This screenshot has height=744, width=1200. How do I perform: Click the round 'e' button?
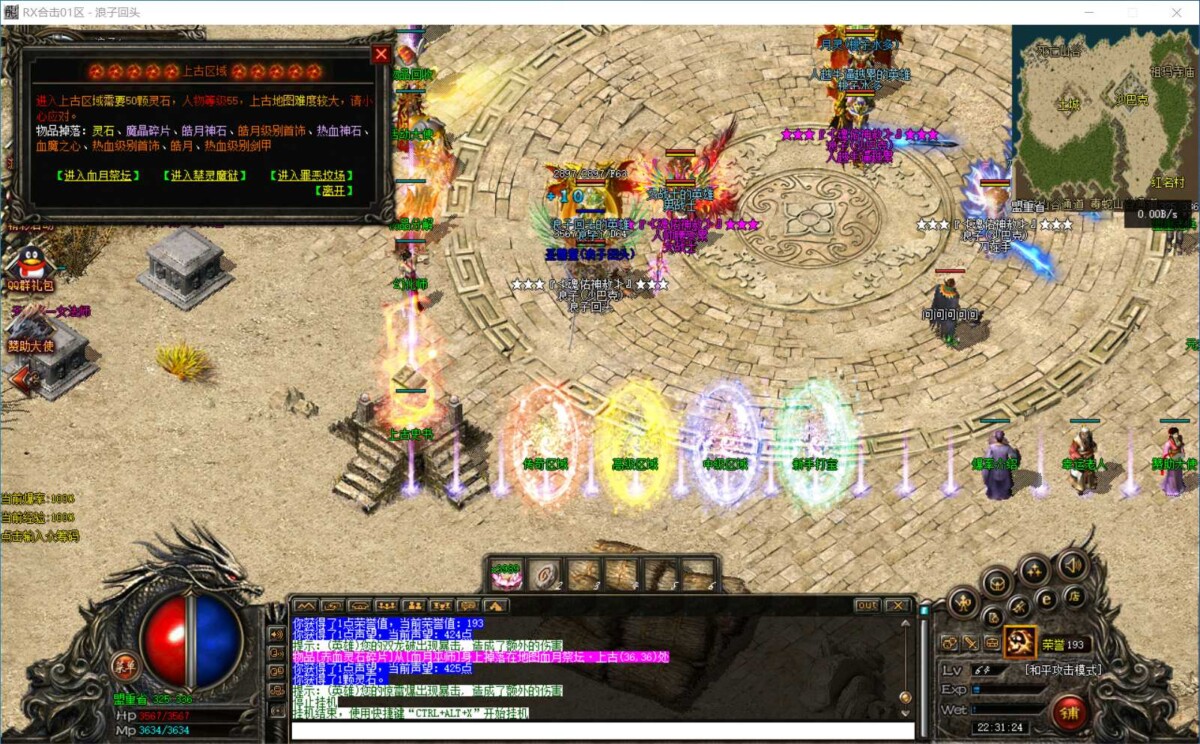[x=1047, y=598]
